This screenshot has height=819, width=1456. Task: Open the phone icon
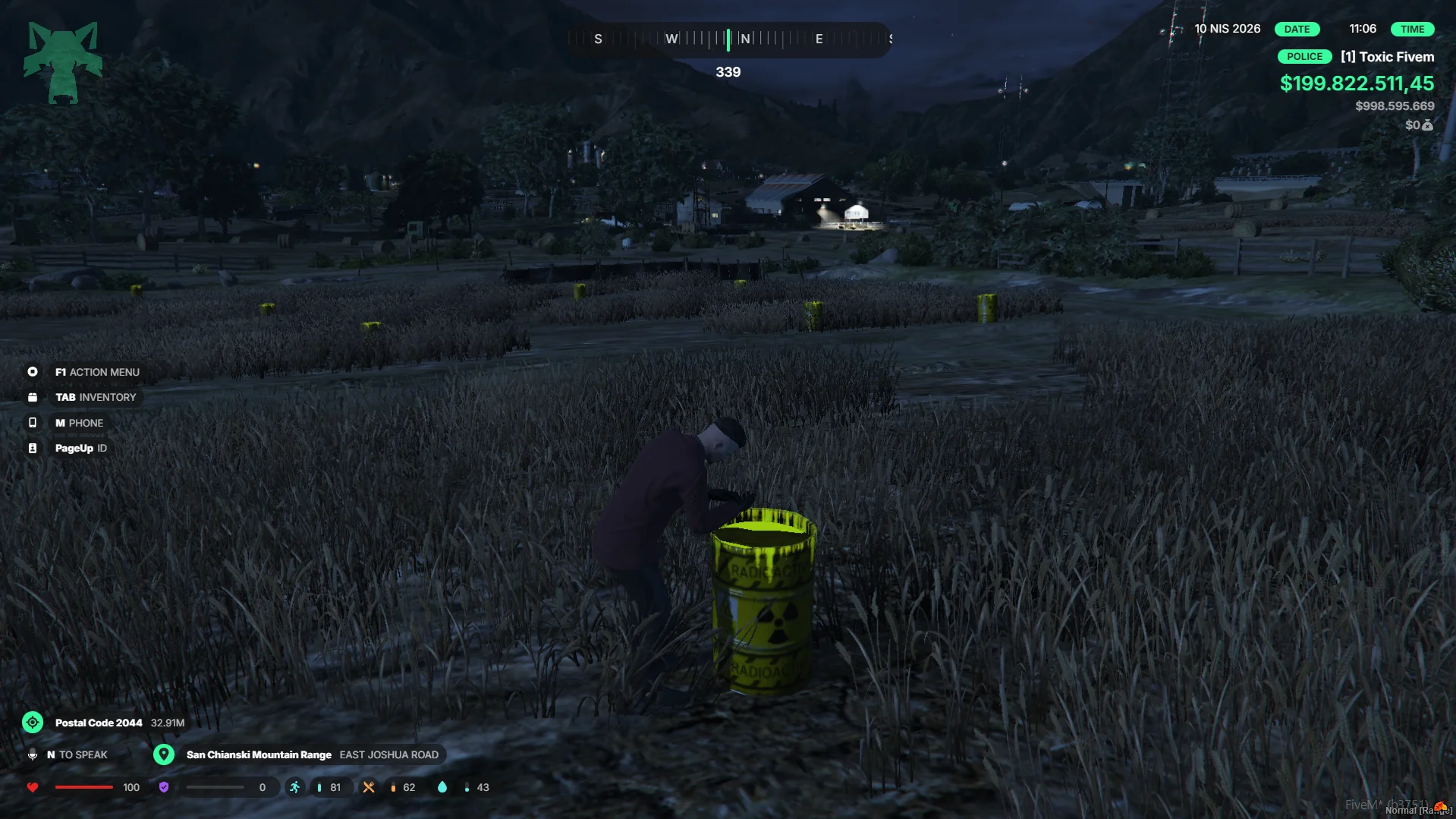pyautogui.click(x=33, y=423)
